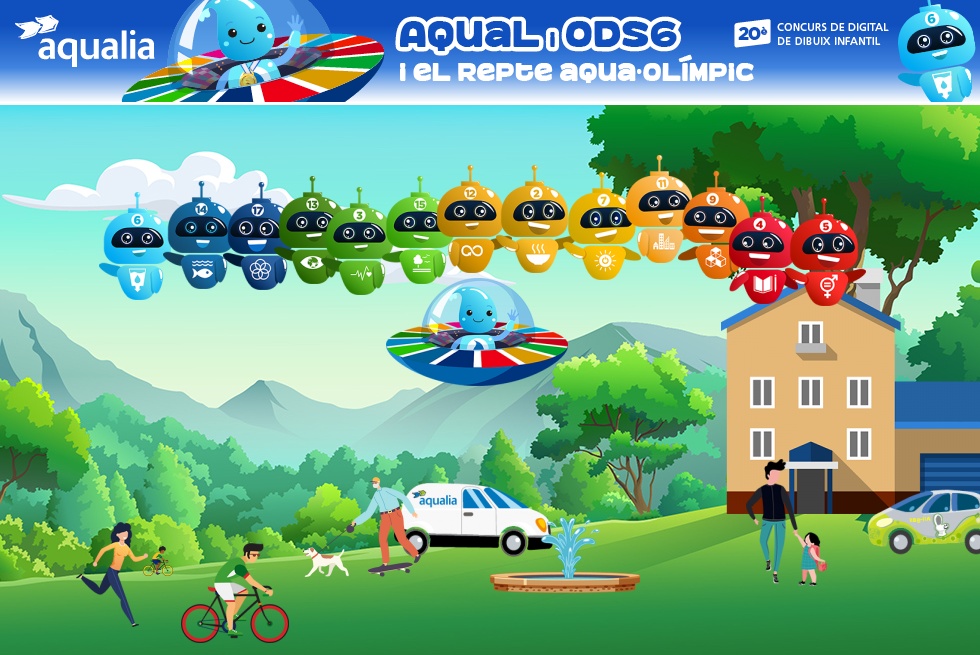980x655 pixels.
Task: Select the red robot number 4
Action: (760, 256)
